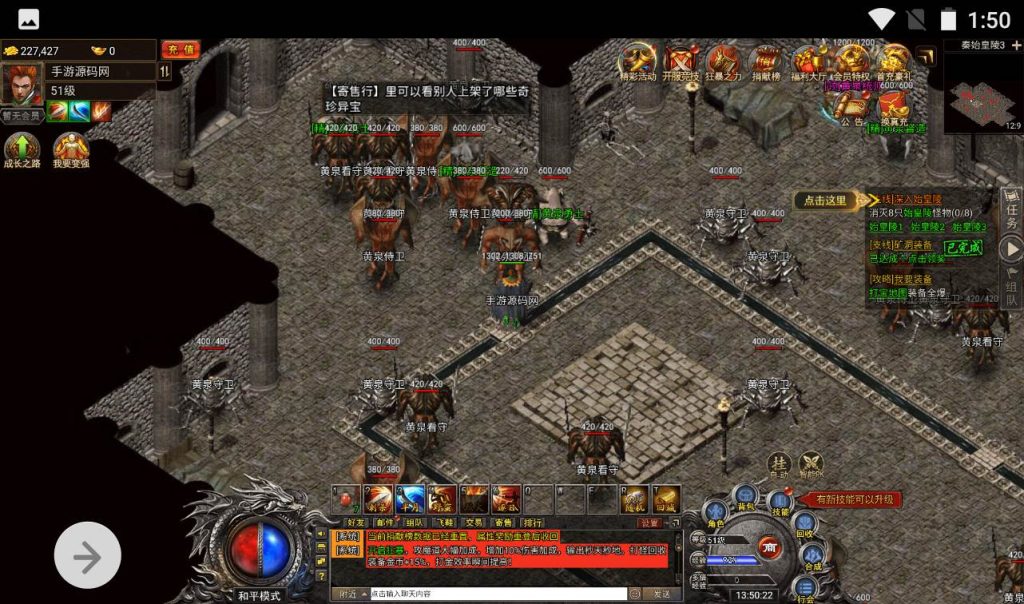The width and height of the screenshot is (1024, 604).
Task: Open the 我要变强 get-stronger icon
Action: click(x=71, y=151)
